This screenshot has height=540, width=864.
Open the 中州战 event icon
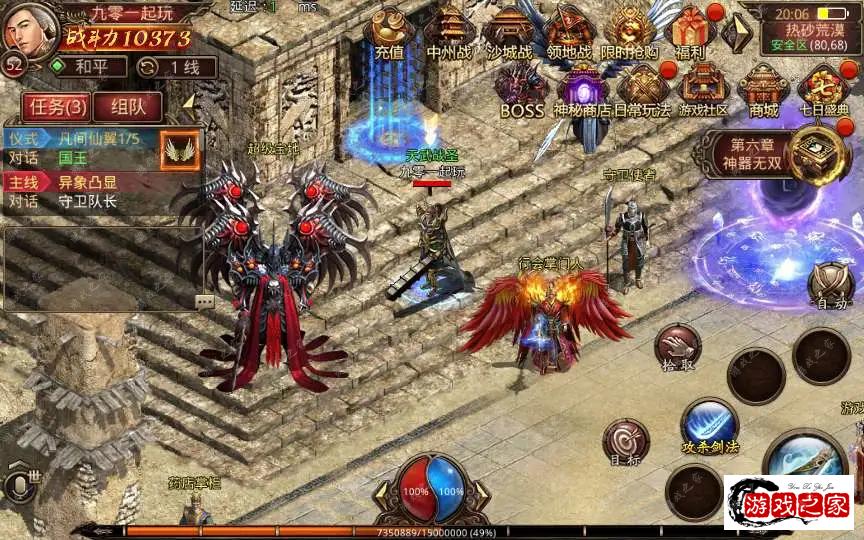point(449,32)
